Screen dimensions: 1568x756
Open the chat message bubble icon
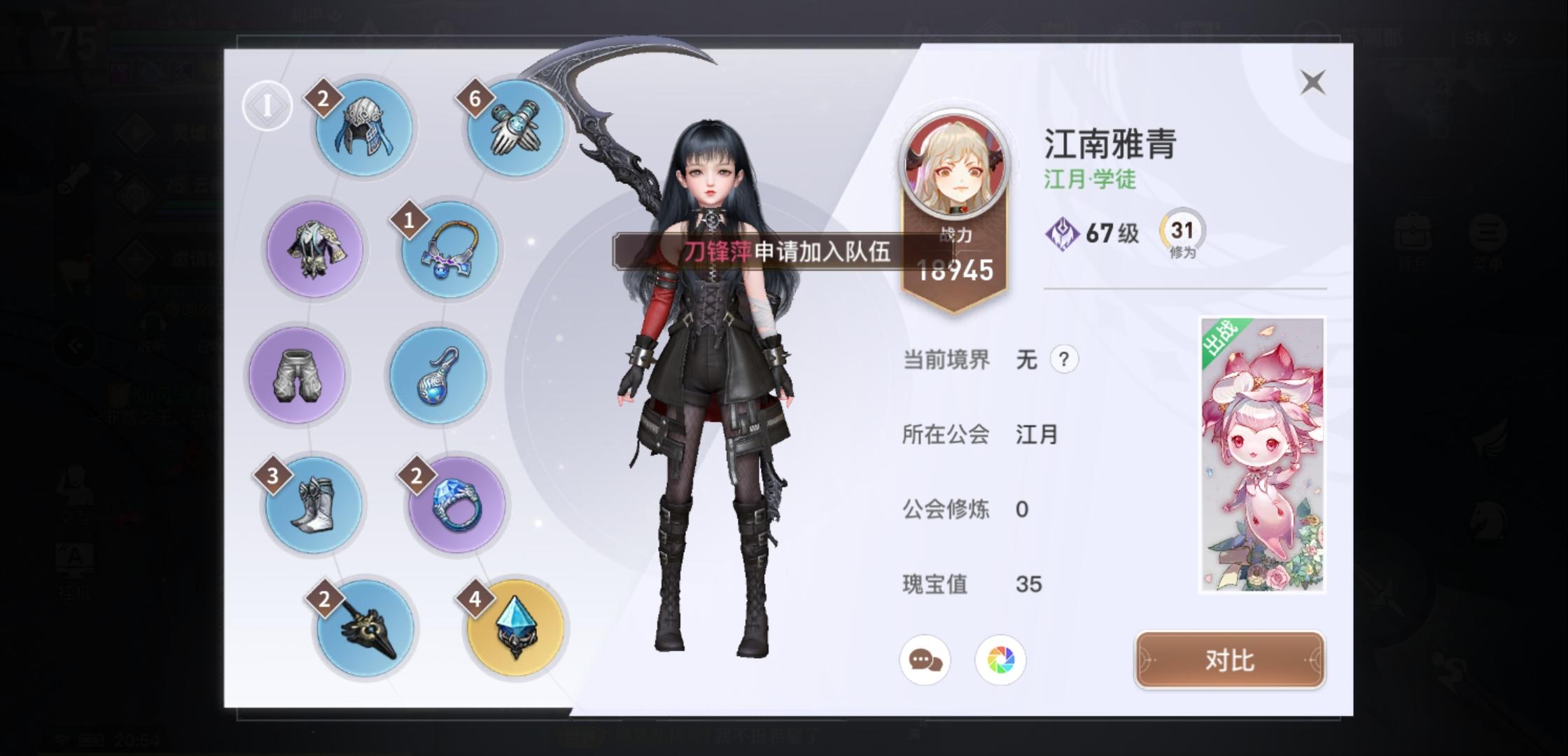[x=926, y=659]
